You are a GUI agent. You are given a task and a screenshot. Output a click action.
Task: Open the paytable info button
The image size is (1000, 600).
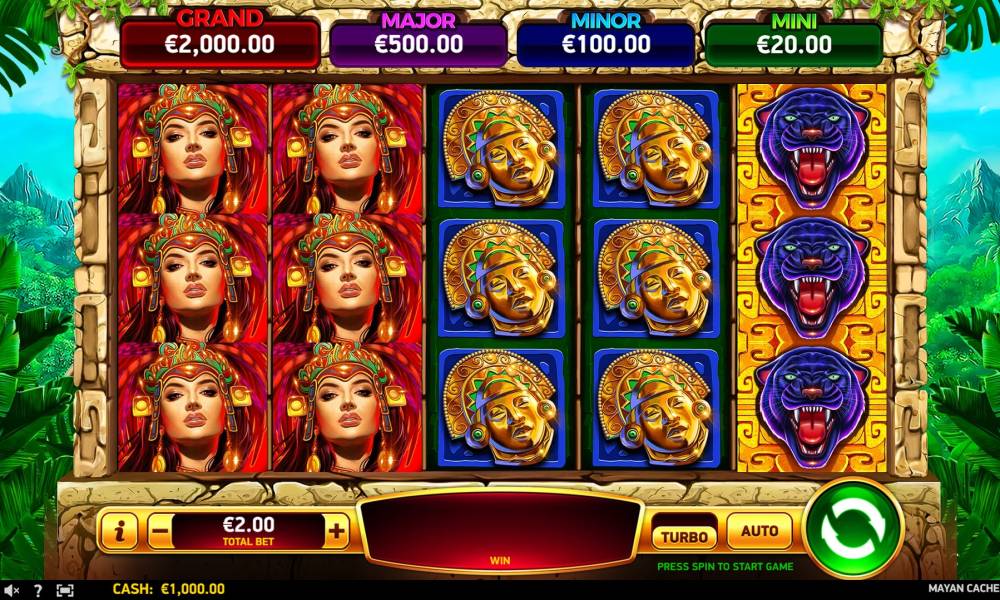tap(118, 532)
